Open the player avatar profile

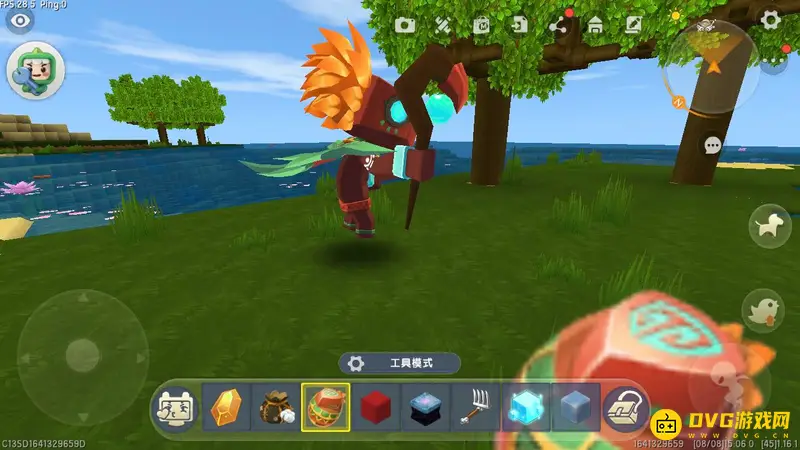pyautogui.click(x=37, y=70)
